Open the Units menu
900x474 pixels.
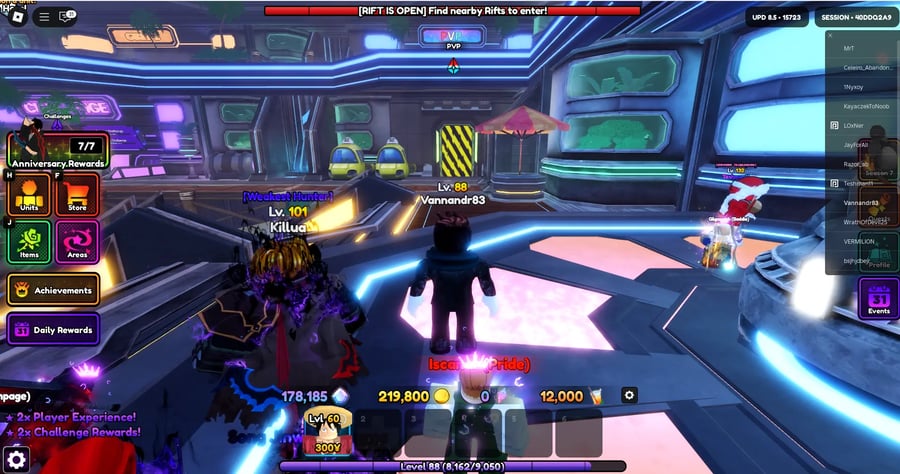pyautogui.click(x=29, y=194)
